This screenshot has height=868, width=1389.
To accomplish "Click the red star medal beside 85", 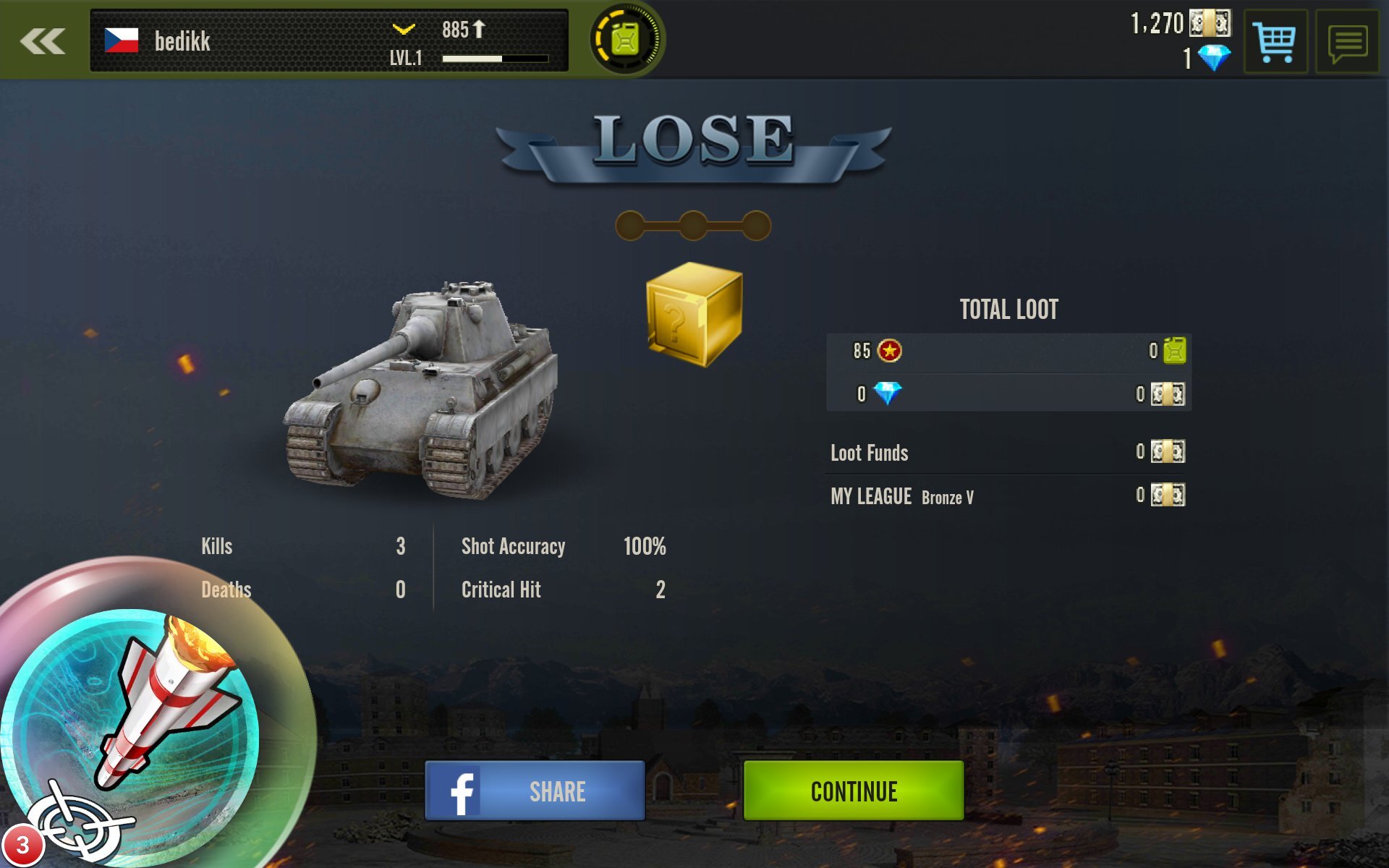I will pos(888,352).
